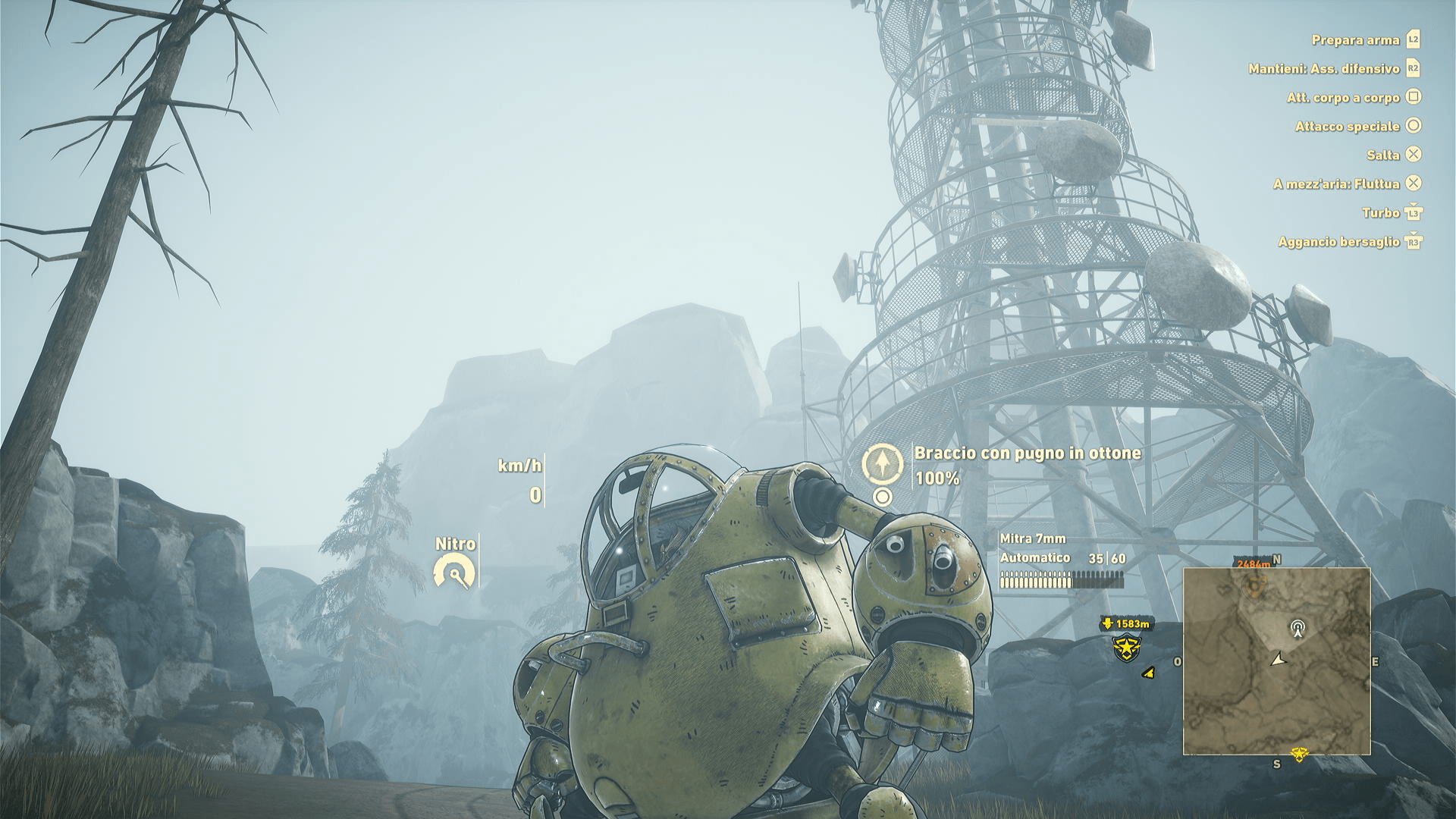The height and width of the screenshot is (819, 1456).
Task: Click the Nitro gauge icon
Action: (x=454, y=572)
